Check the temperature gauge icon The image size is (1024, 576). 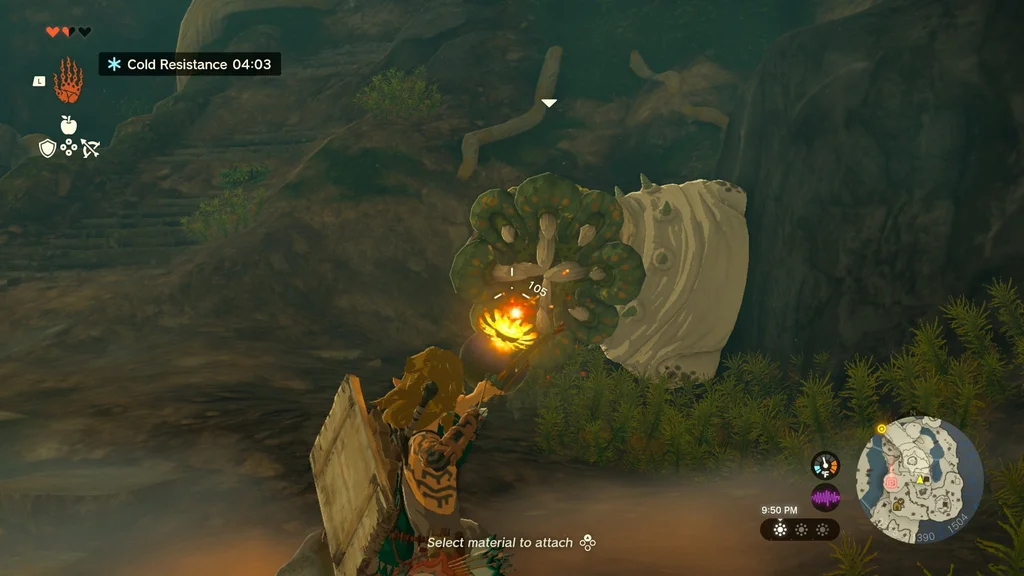tap(825, 465)
